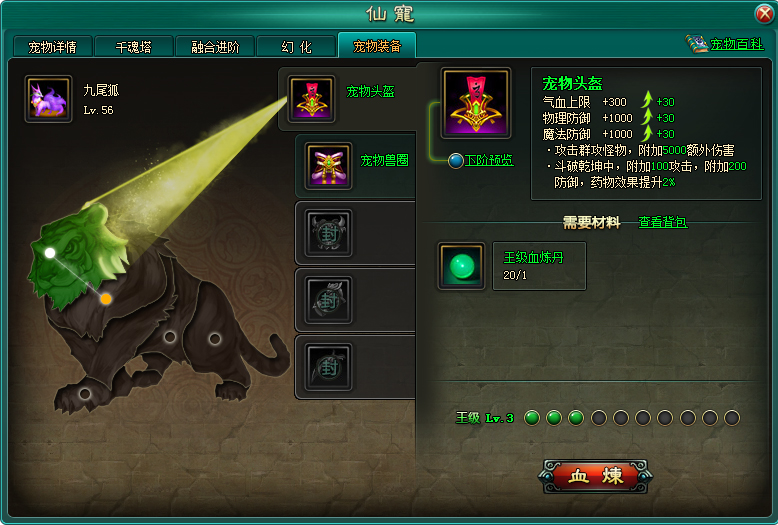This screenshot has width=778, height=525.
Task: Select the 宠物头盔 helmet equipment slot
Action: [x=311, y=98]
